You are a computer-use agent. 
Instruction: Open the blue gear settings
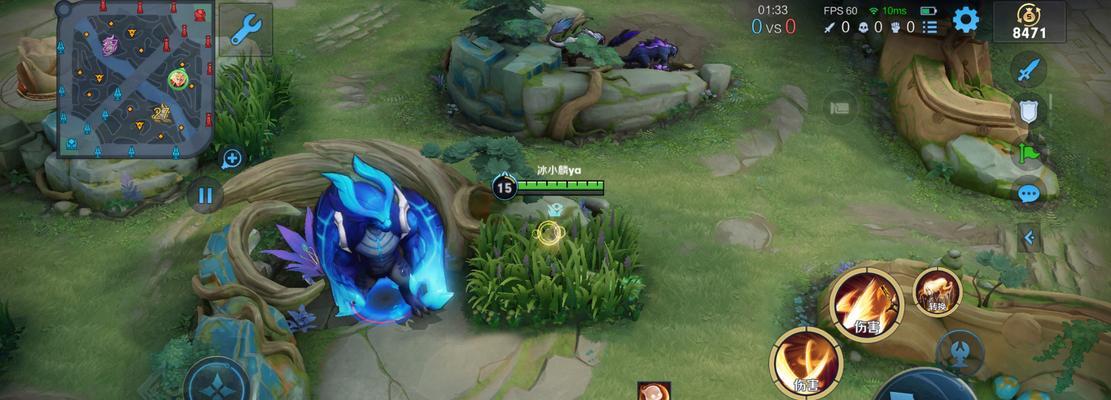pyautogui.click(x=965, y=20)
